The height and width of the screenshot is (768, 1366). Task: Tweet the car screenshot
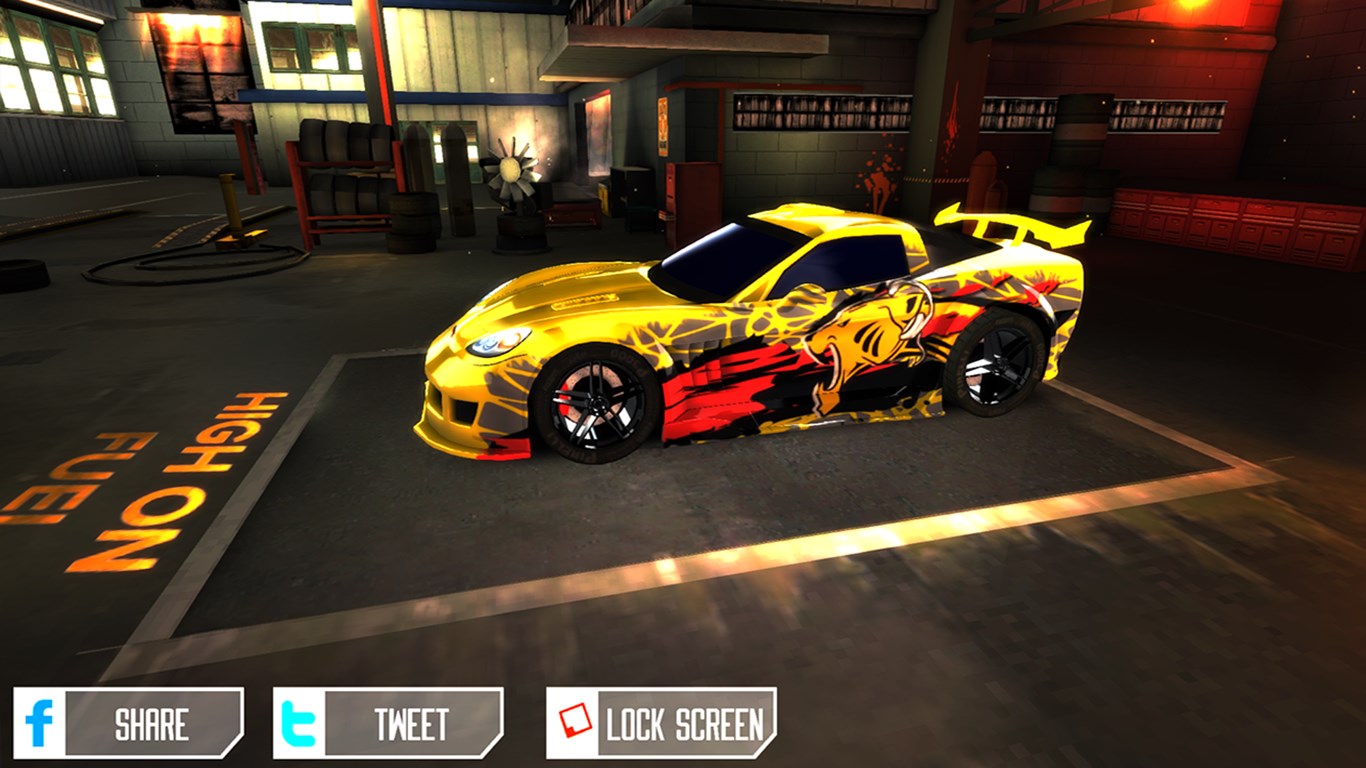pos(388,723)
